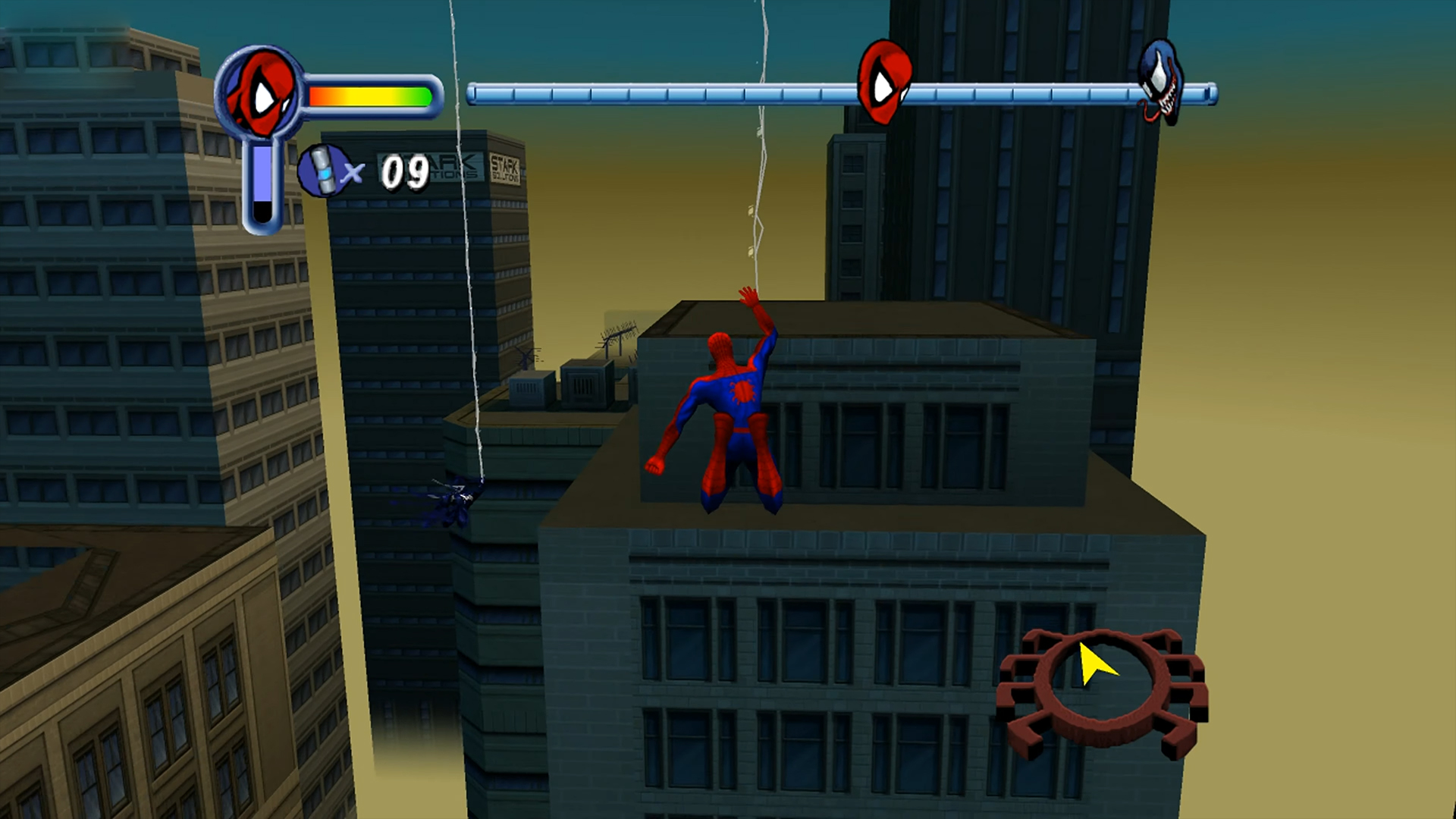Click the Venom head on the chase bar
1456x819 pixels.
(1160, 82)
